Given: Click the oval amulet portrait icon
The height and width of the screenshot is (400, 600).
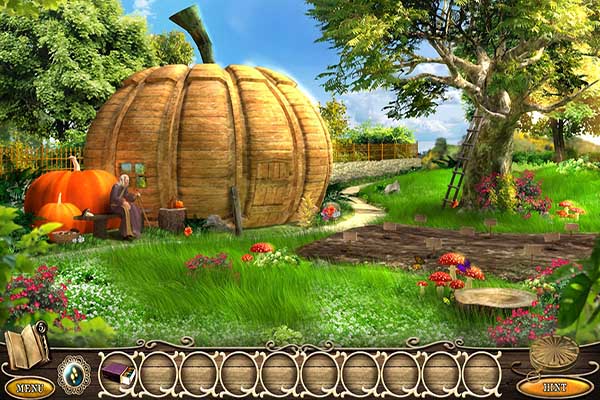Looking at the screenshot, I should pos(73,373).
